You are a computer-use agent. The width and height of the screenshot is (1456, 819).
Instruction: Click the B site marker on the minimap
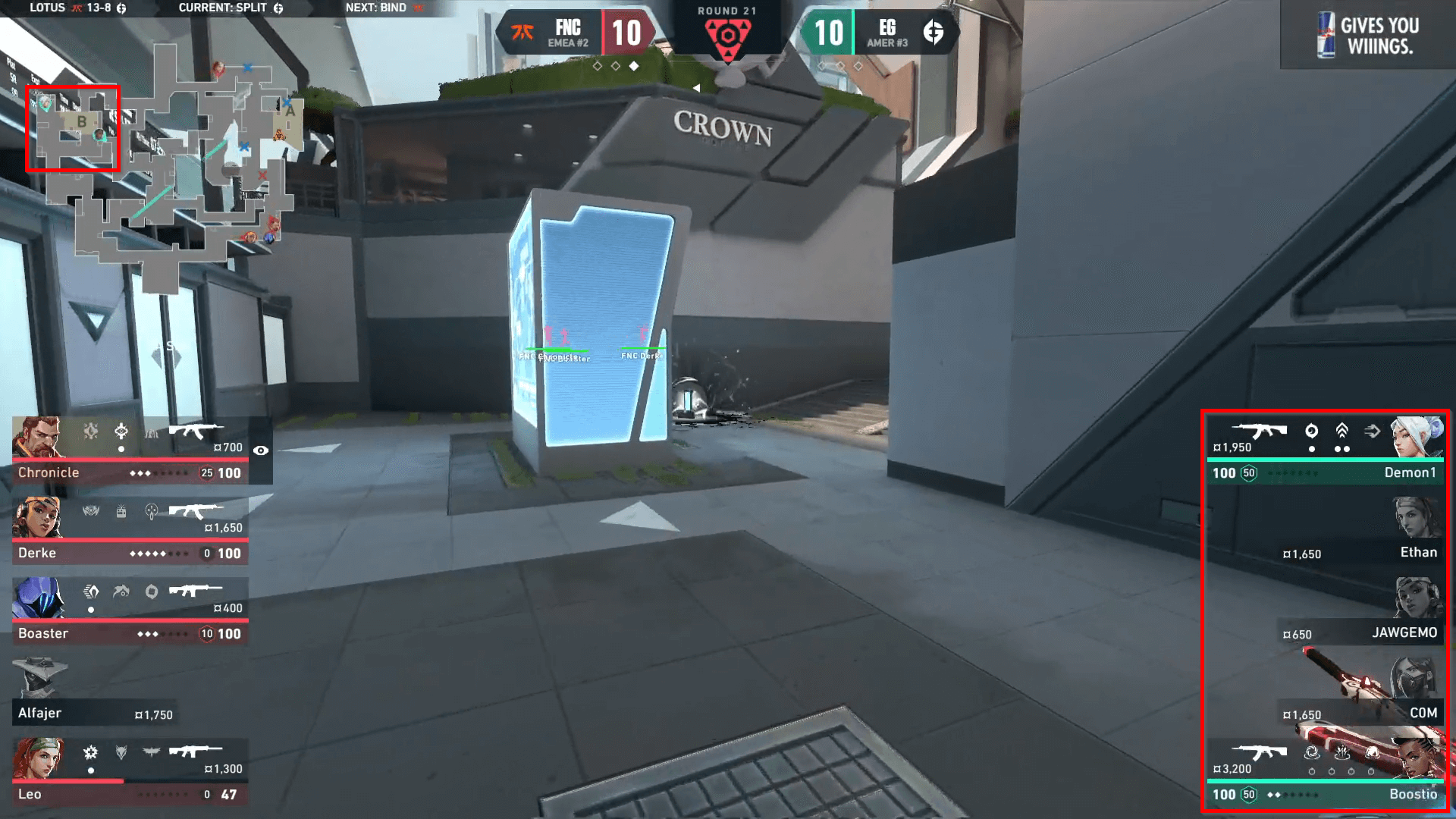81,120
